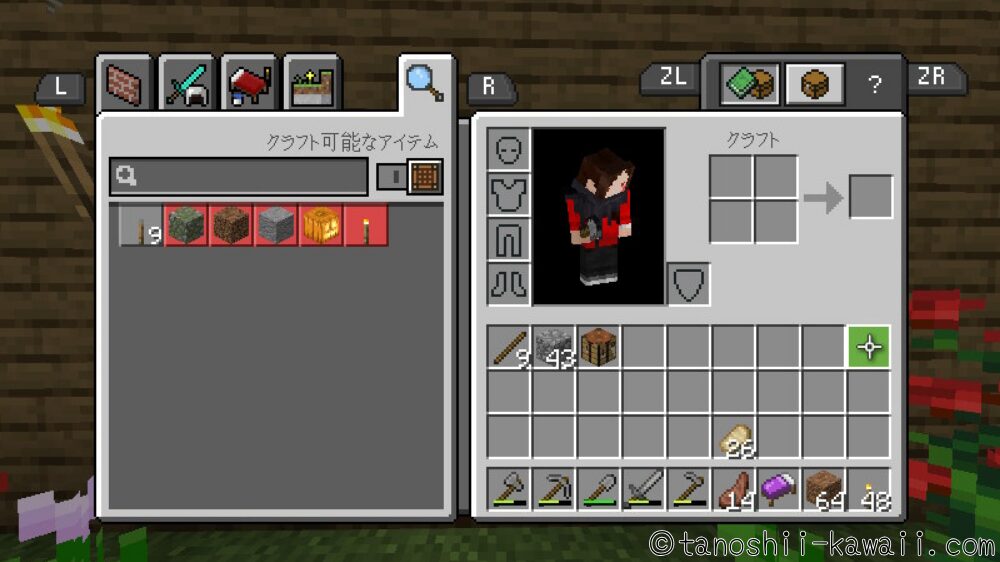Image resolution: width=1000 pixels, height=562 pixels.
Task: Pick up the cobblestone stack of 43
Action: 554,347
